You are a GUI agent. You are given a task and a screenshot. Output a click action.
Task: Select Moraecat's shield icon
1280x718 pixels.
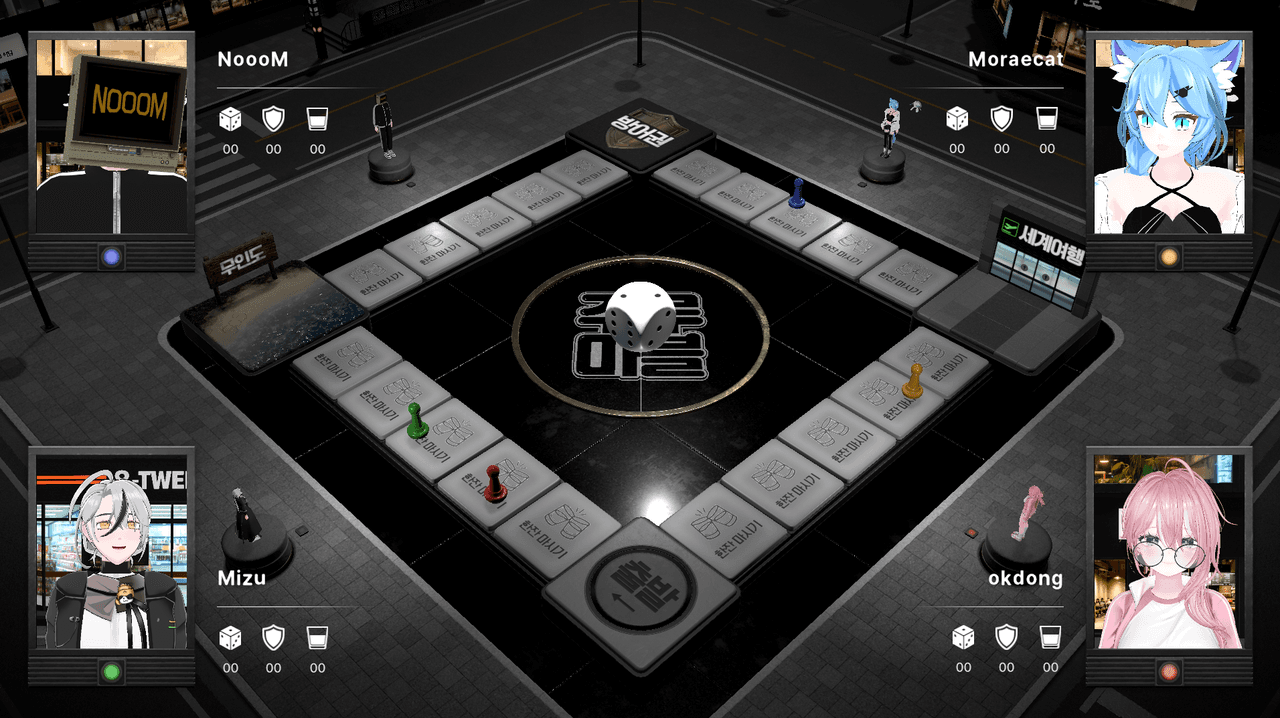coord(1002,119)
